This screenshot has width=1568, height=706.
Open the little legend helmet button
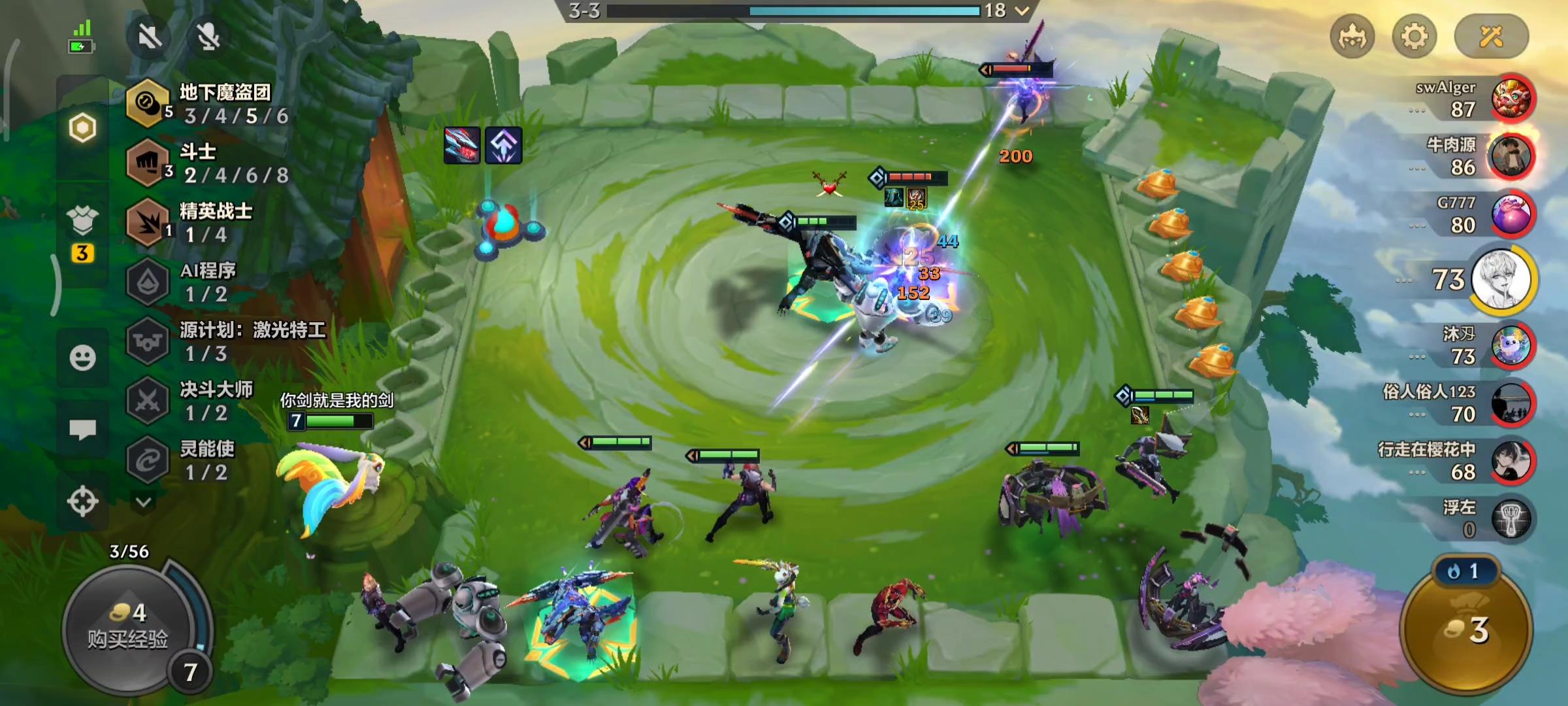pyautogui.click(x=1352, y=37)
